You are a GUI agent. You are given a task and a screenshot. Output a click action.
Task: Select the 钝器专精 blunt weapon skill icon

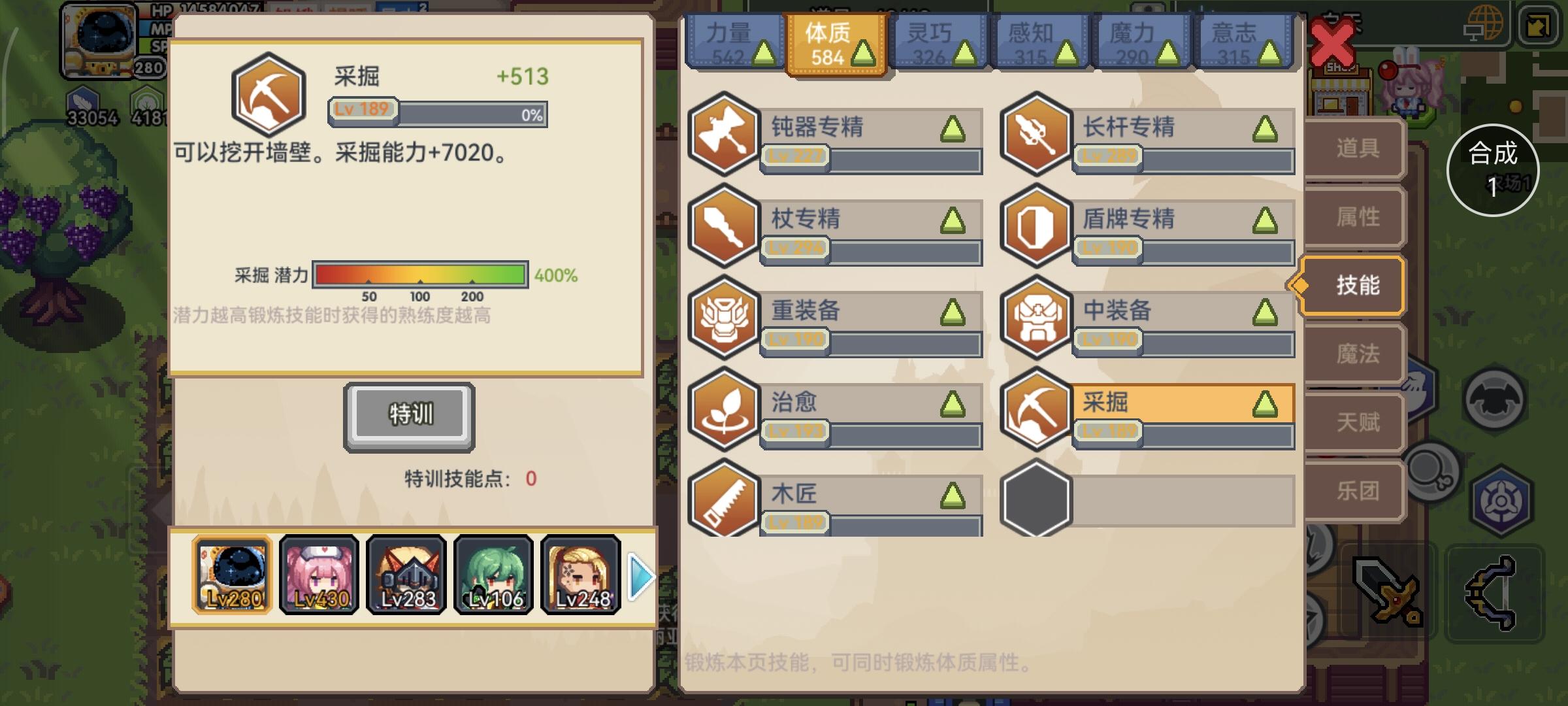[723, 137]
